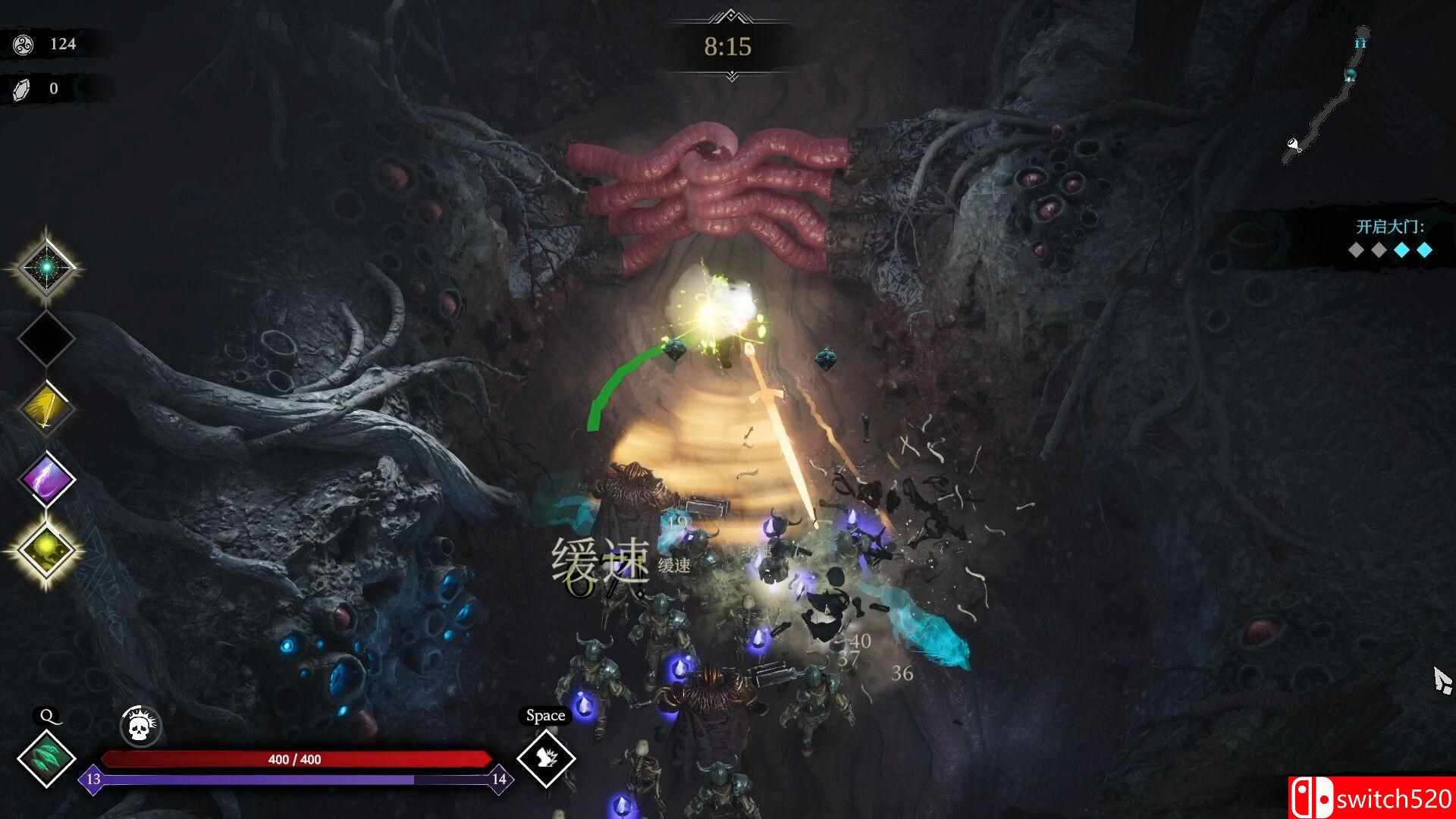Select the yellow sword ability icon
Viewport: 1456px width, 819px height.
tap(45, 409)
